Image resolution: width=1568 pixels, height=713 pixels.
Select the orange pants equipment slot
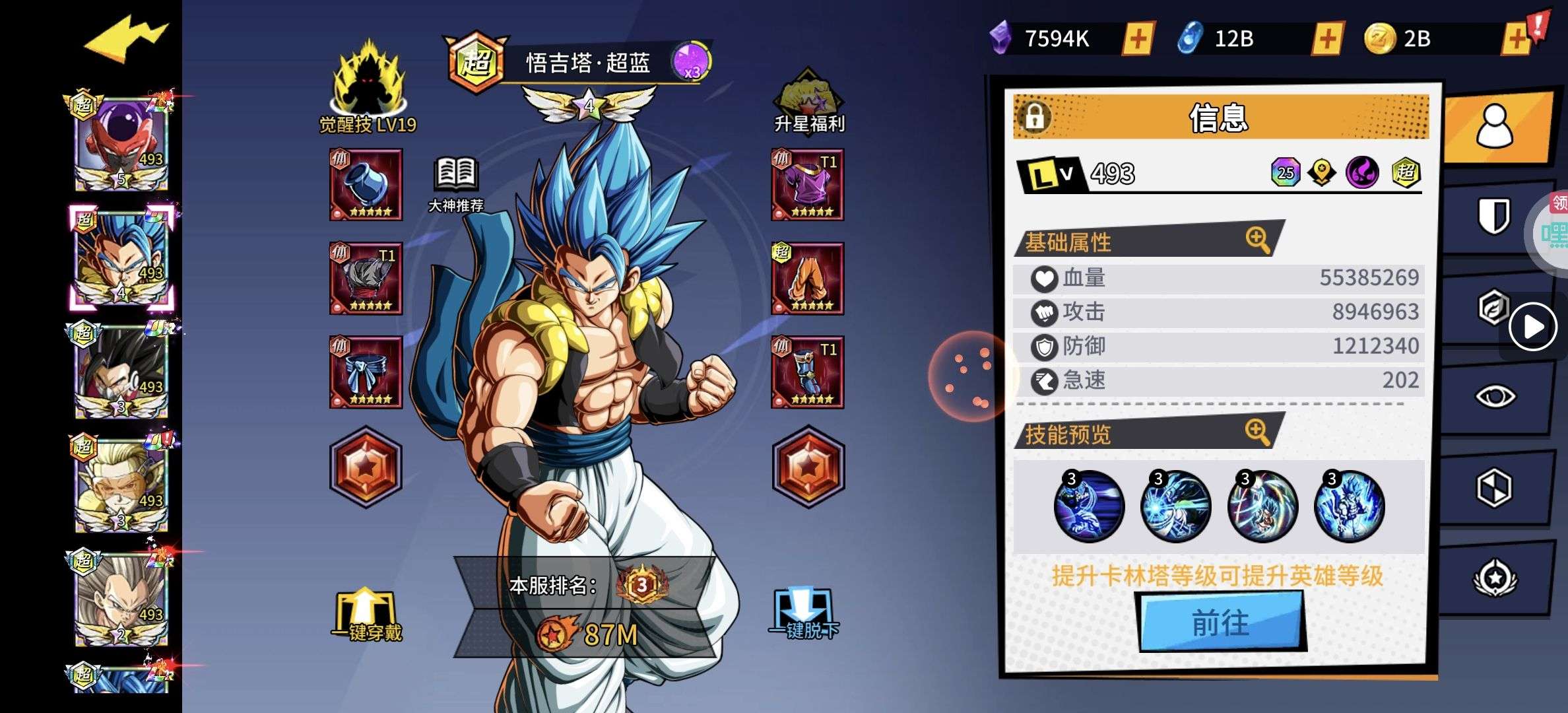click(x=808, y=279)
